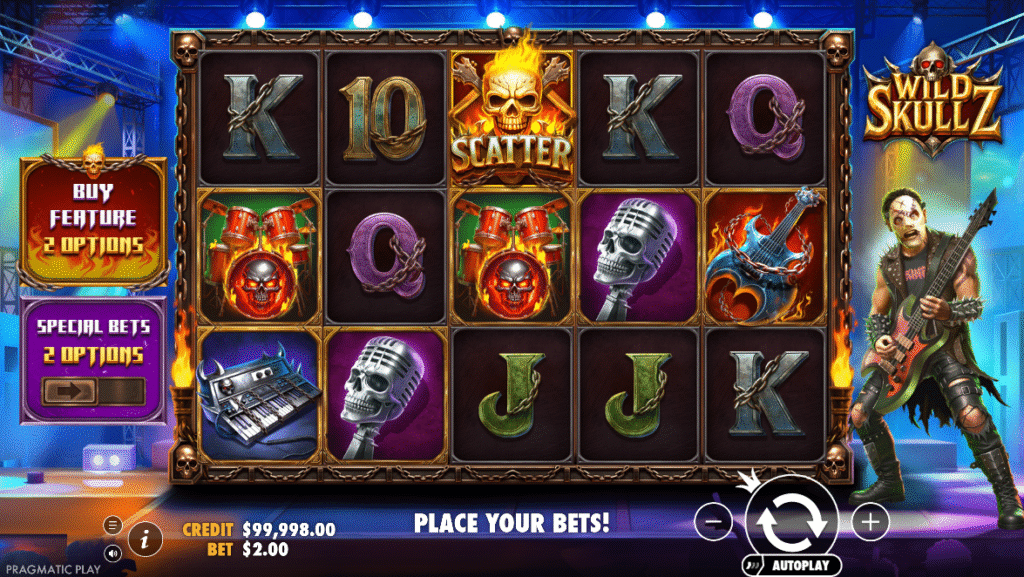Open the Buy Feature options panel

92,217
